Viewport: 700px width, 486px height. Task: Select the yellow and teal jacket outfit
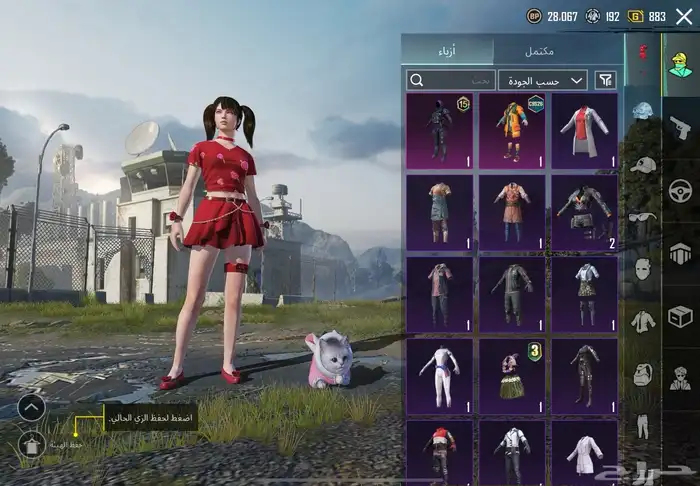click(512, 130)
